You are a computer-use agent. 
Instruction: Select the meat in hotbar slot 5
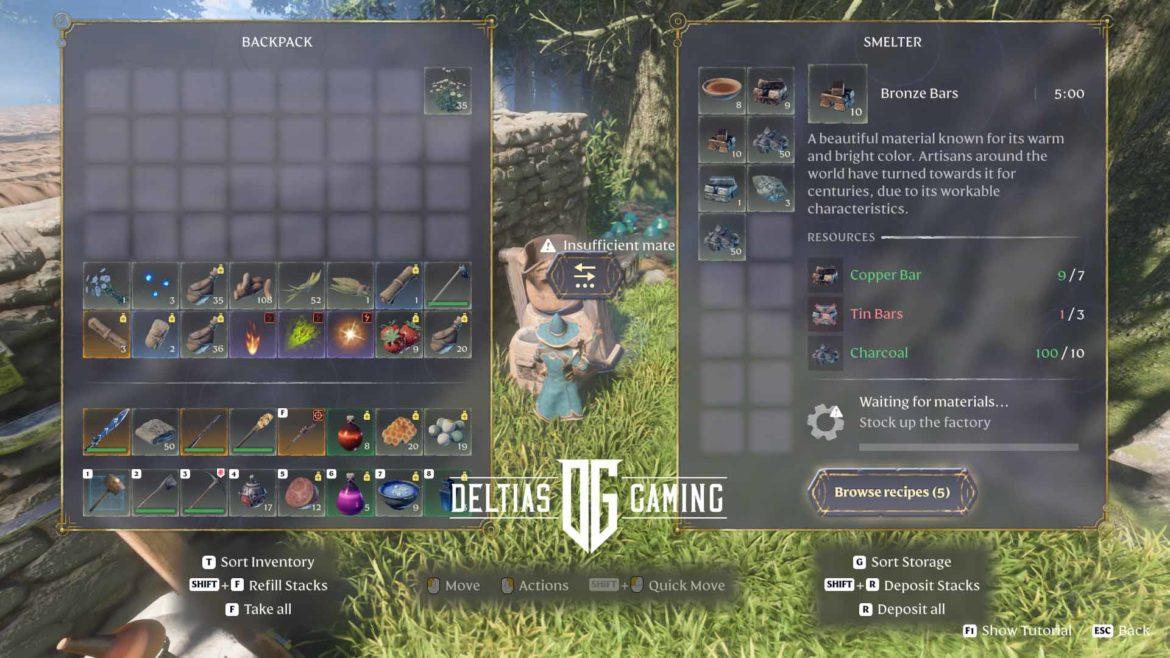(301, 493)
